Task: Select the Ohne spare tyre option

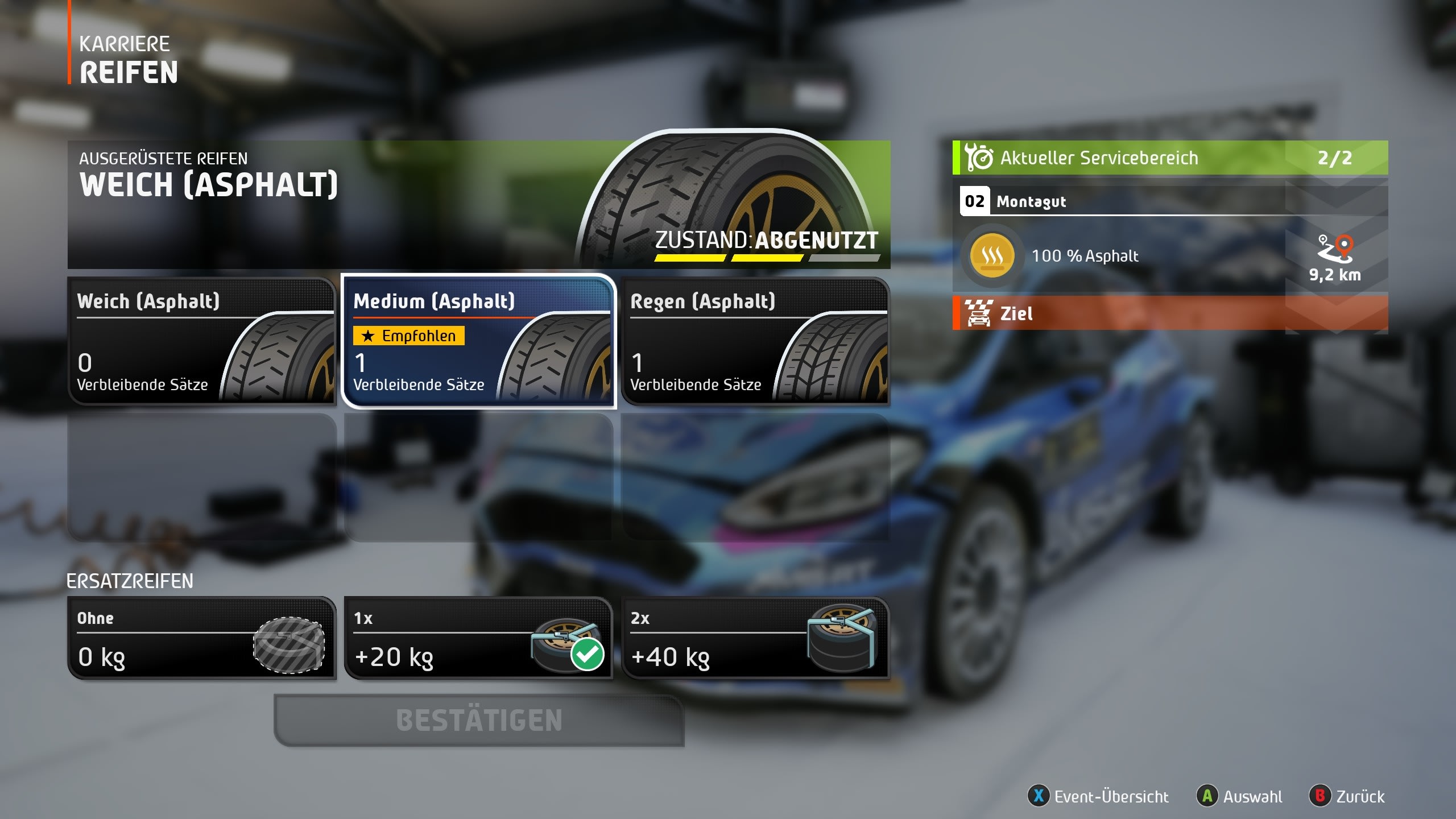Action: tap(202, 638)
